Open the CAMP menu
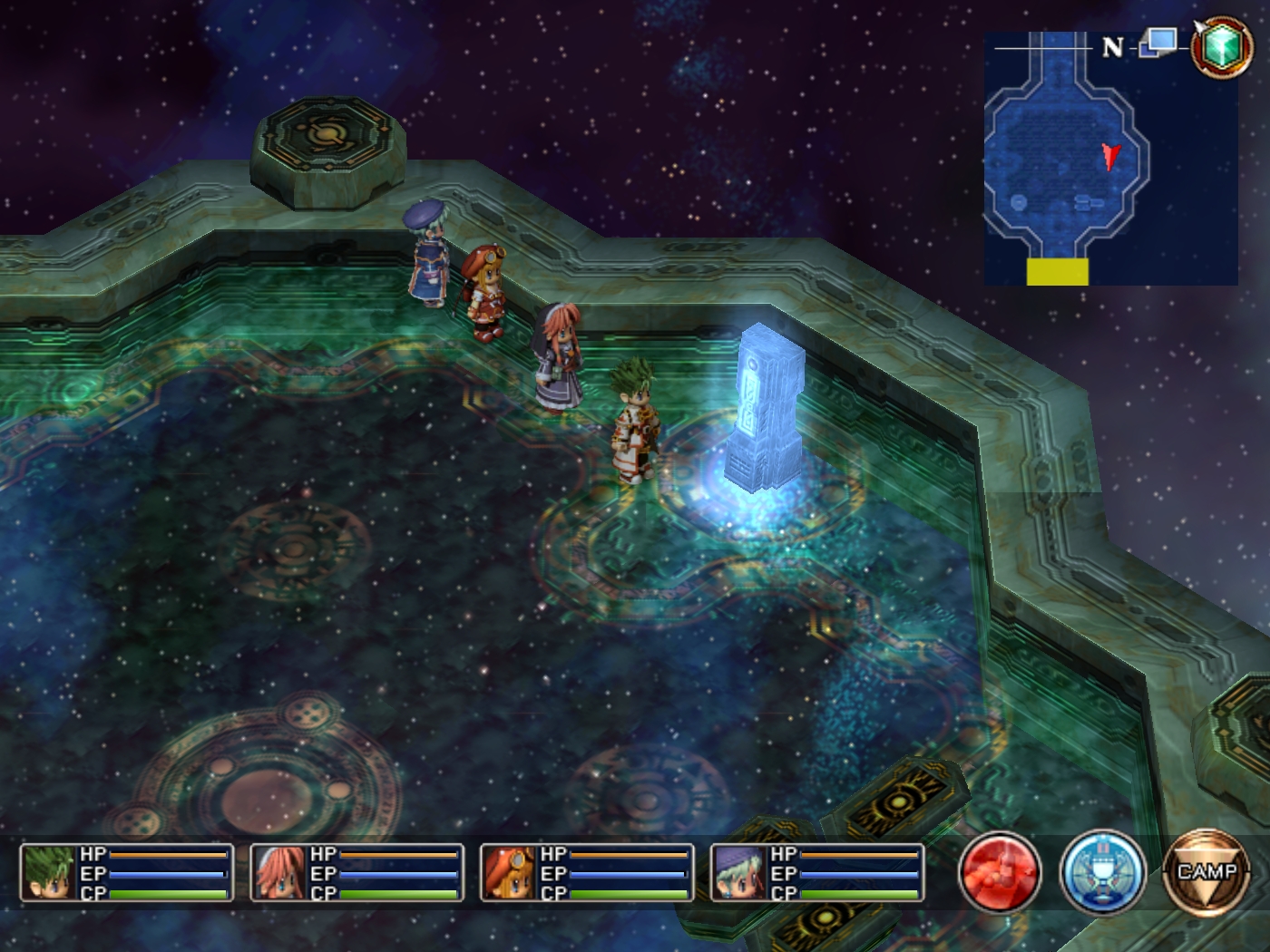The height and width of the screenshot is (952, 1270). 1206,873
